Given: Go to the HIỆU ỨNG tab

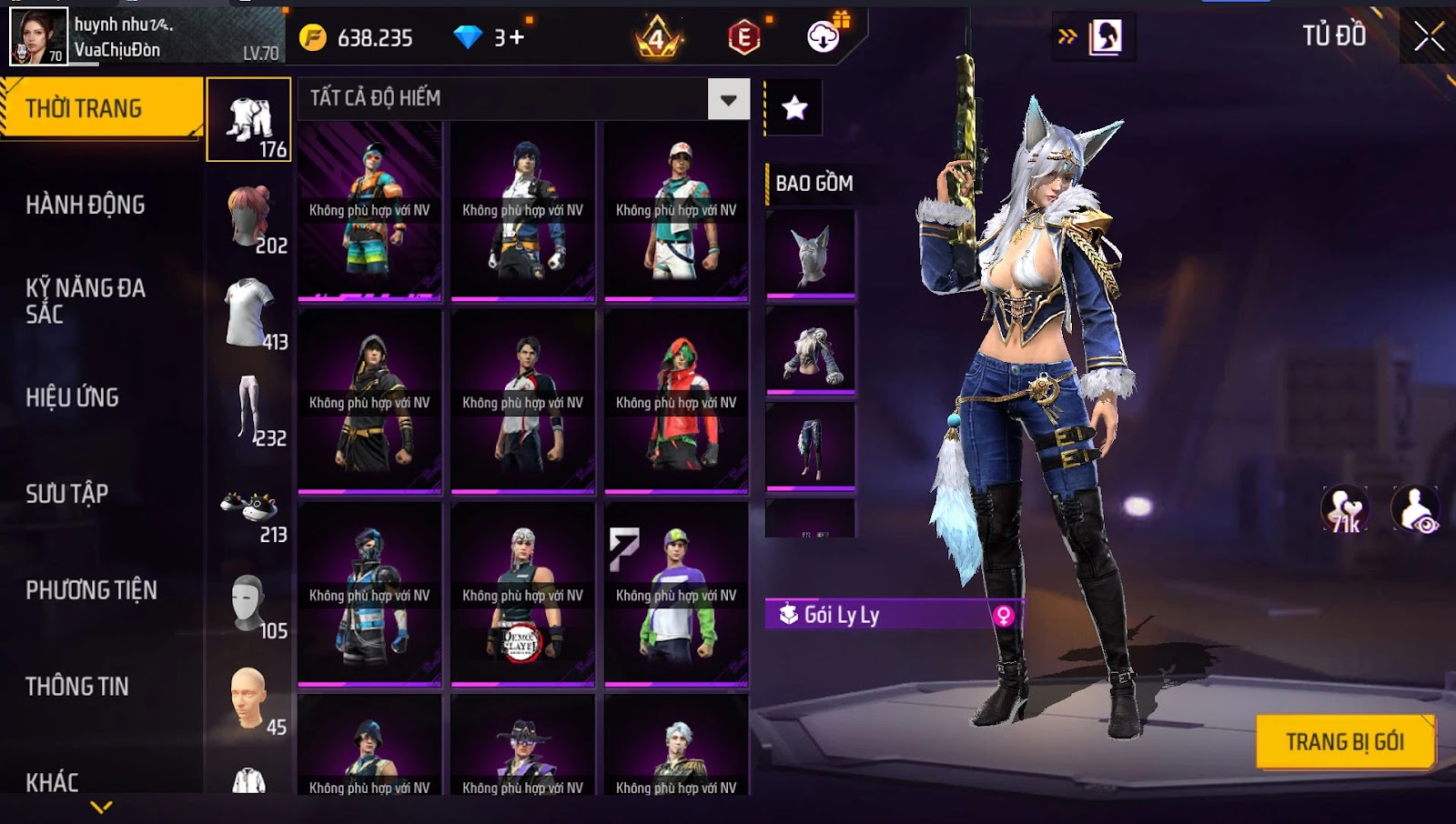Looking at the screenshot, I should [x=73, y=397].
